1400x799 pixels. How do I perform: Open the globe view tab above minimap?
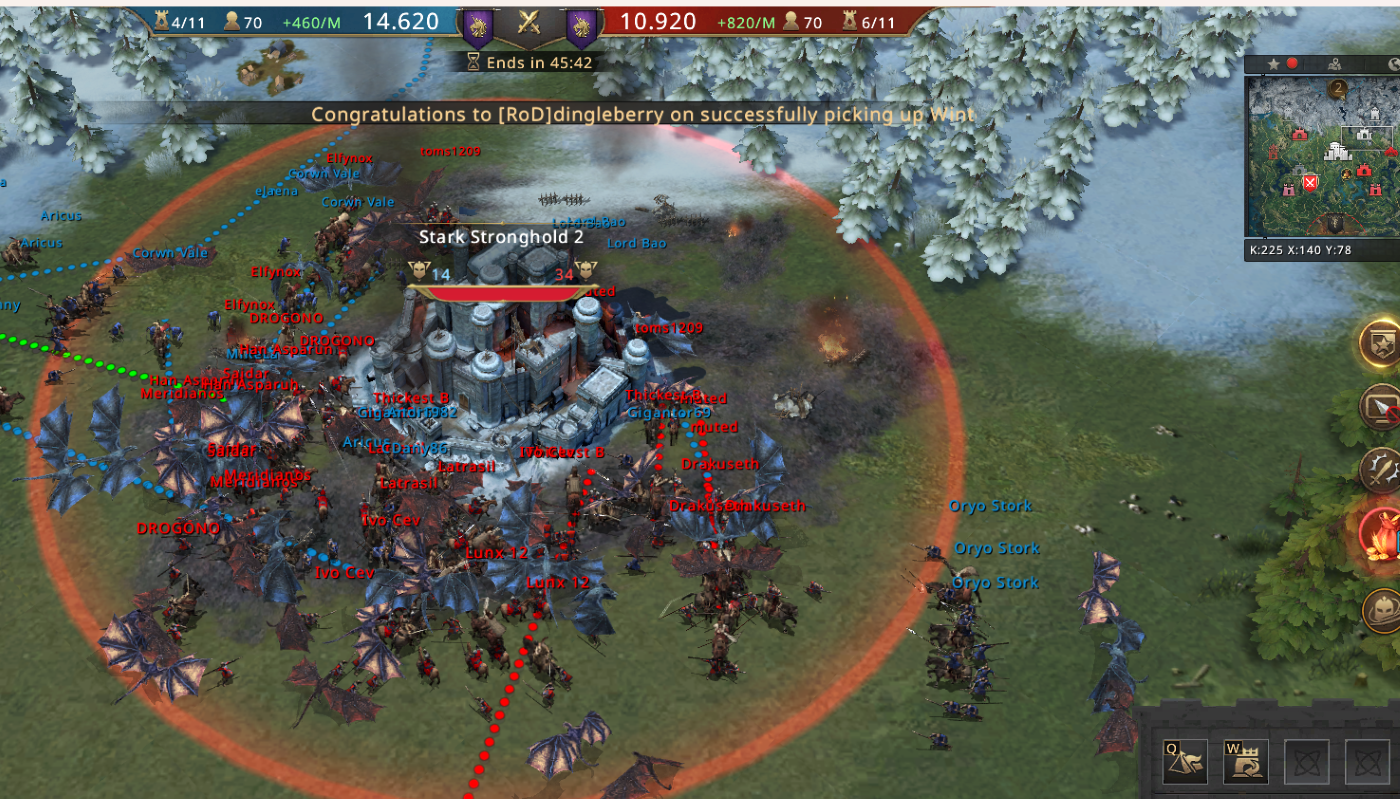click(x=1393, y=63)
